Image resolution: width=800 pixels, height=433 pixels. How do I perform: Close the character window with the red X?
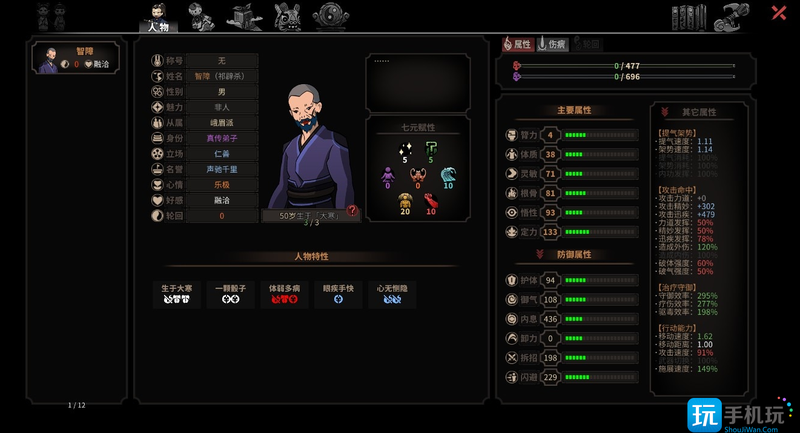[778, 13]
